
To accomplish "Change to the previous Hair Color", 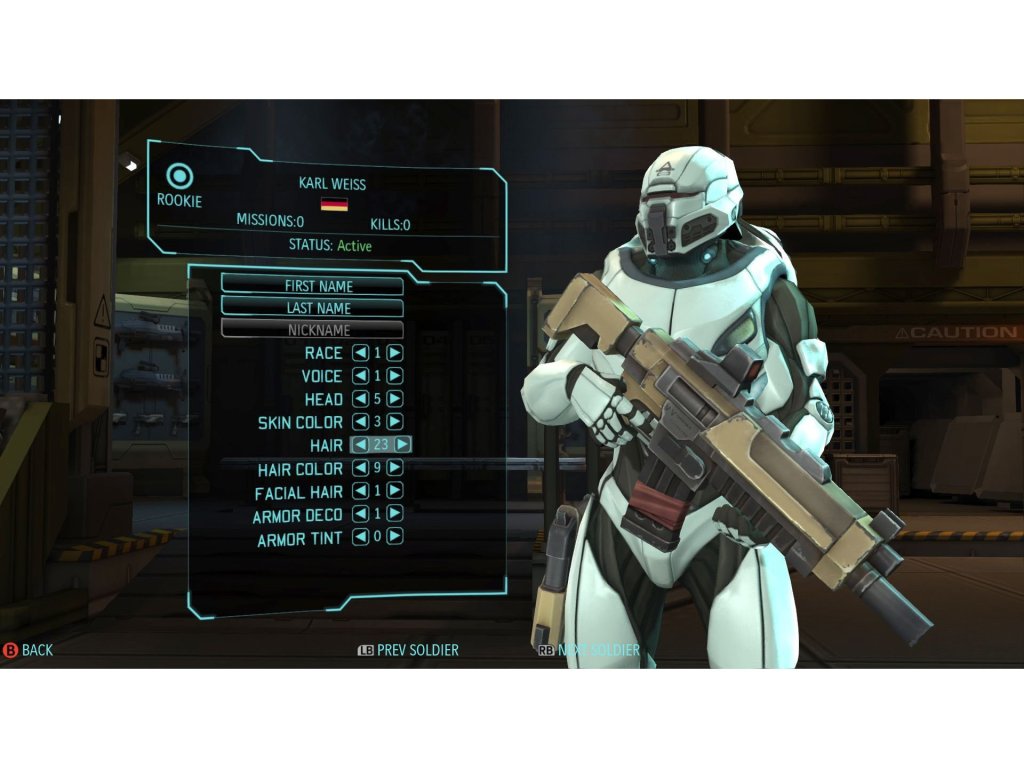I will click(x=361, y=468).
